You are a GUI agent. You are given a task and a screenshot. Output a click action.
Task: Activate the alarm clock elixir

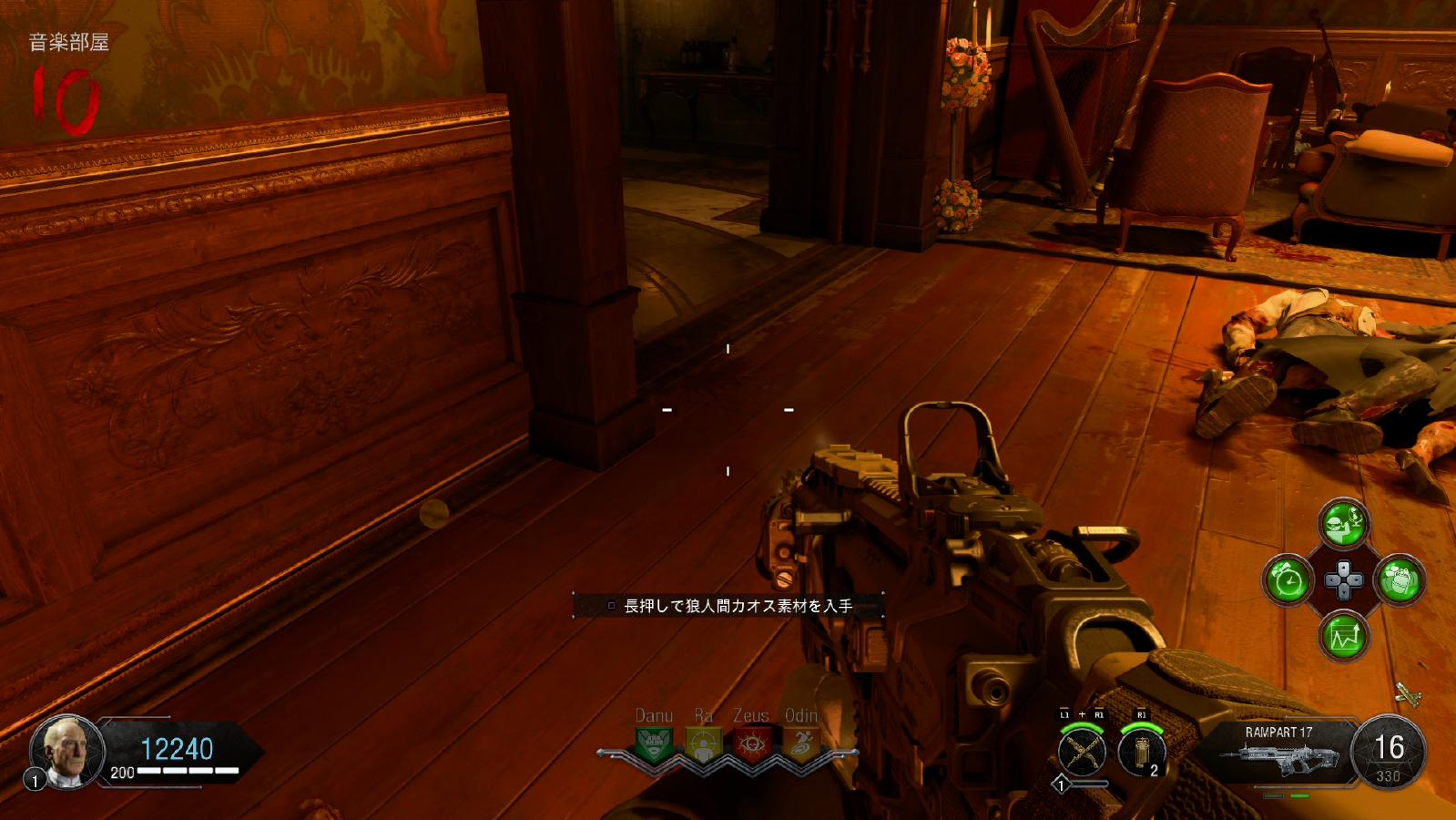click(x=1288, y=579)
